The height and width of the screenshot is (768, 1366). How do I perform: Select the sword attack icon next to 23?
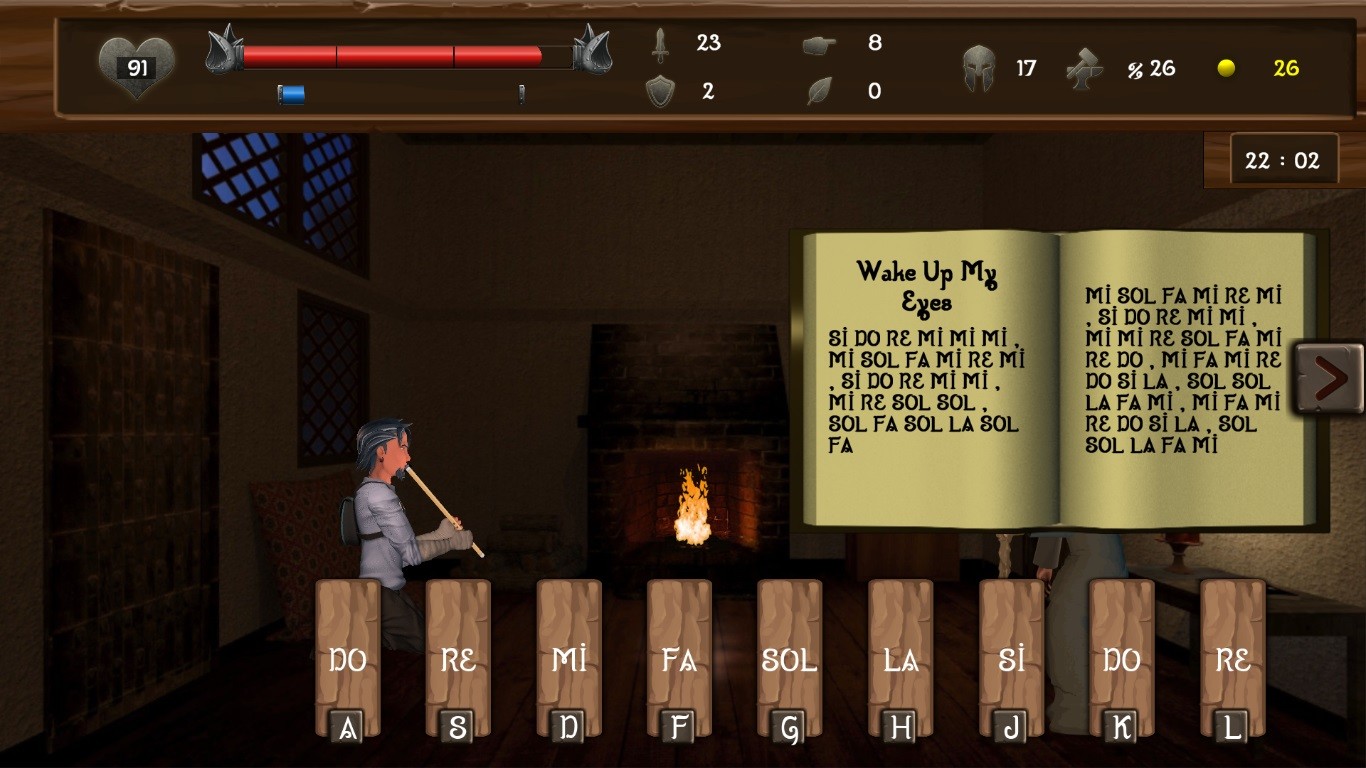click(x=660, y=44)
